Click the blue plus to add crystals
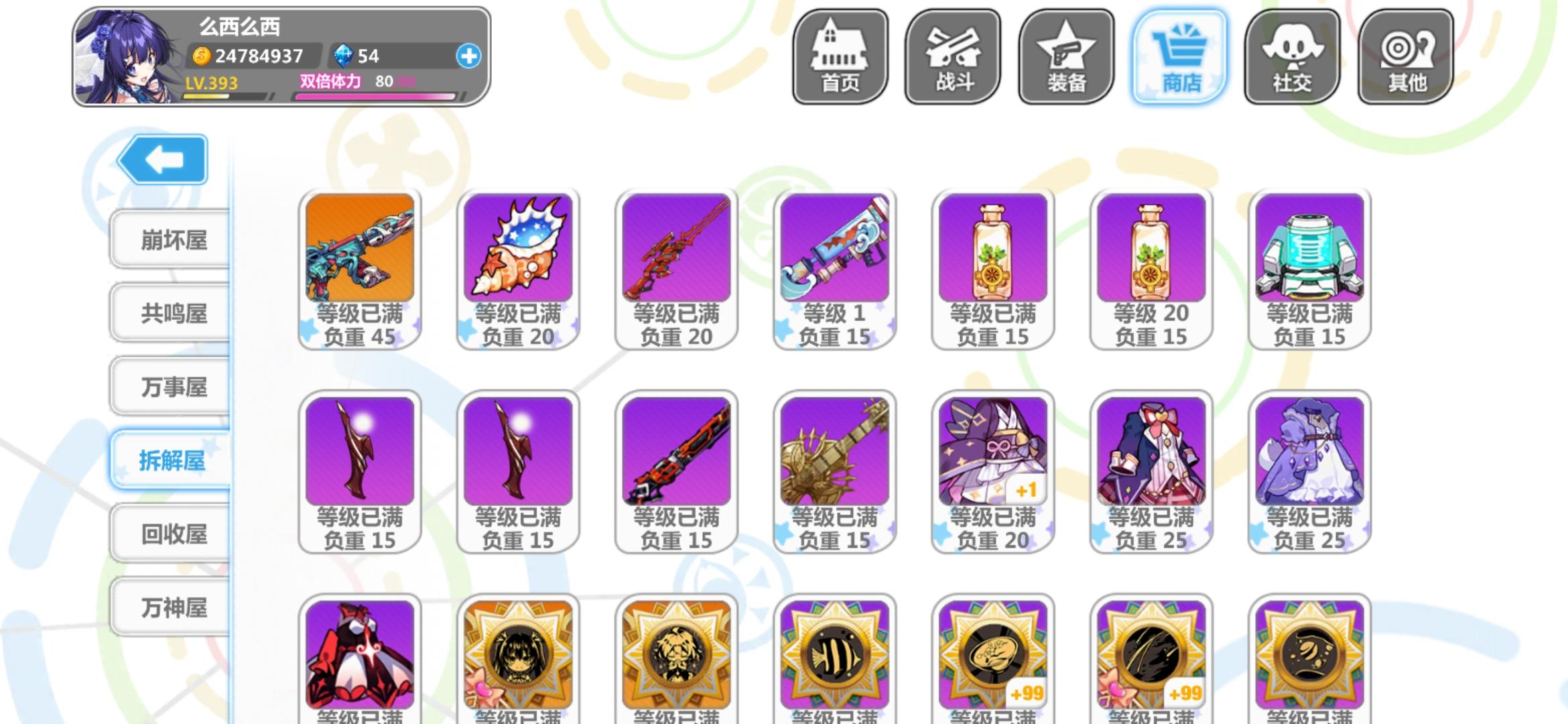1568x724 pixels. (469, 56)
